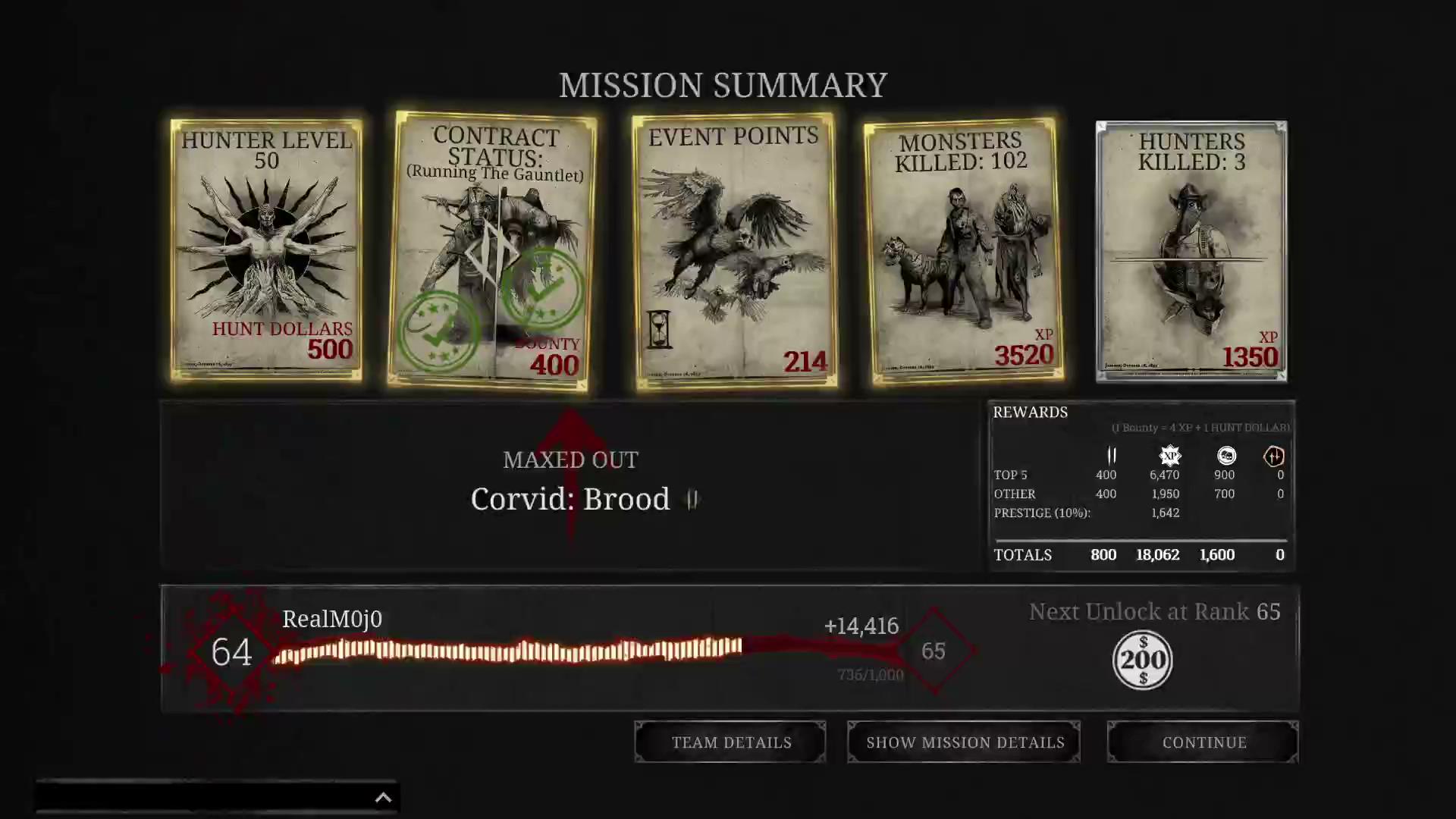1456x819 pixels.
Task: Open Team Details
Action: point(730,742)
